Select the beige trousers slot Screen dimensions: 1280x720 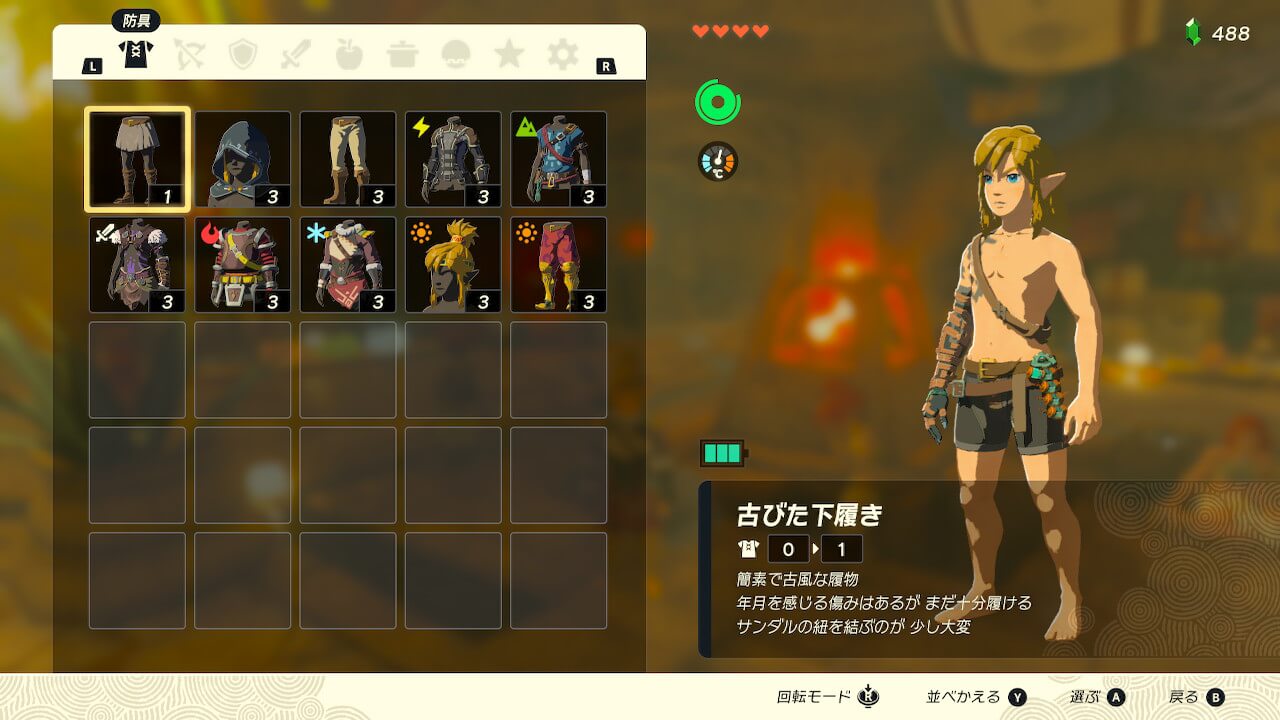point(348,159)
